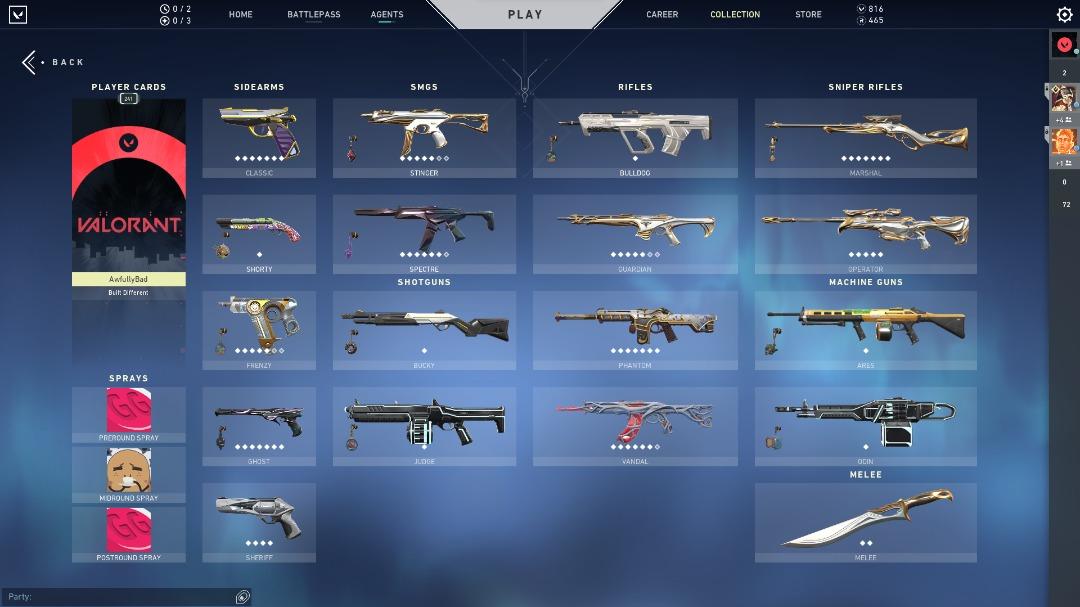Open the Melee knife tile
Image resolution: width=1080 pixels, height=607 pixels.
pos(865,521)
